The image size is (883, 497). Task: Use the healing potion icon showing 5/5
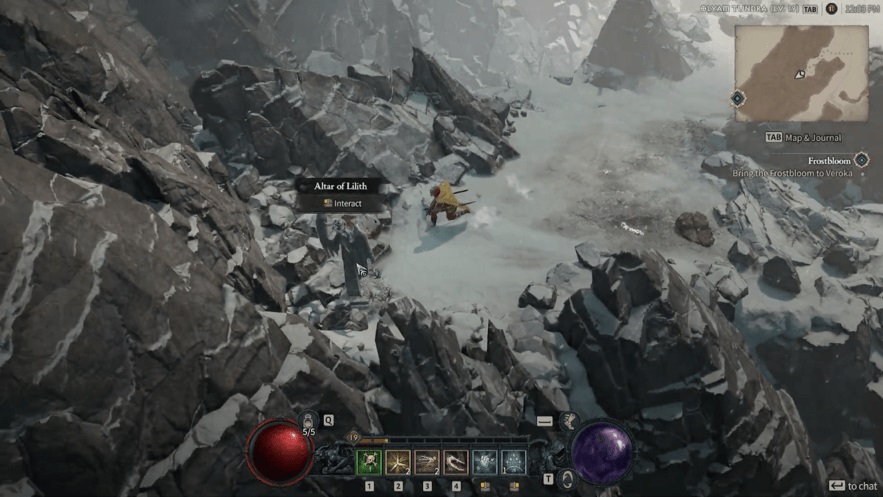(x=308, y=423)
